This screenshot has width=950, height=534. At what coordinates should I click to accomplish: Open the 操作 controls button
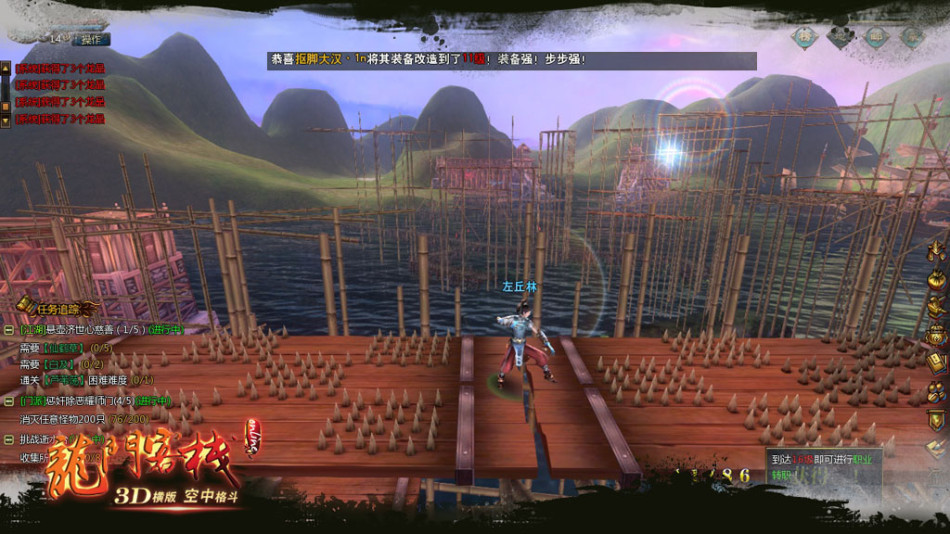pos(93,39)
